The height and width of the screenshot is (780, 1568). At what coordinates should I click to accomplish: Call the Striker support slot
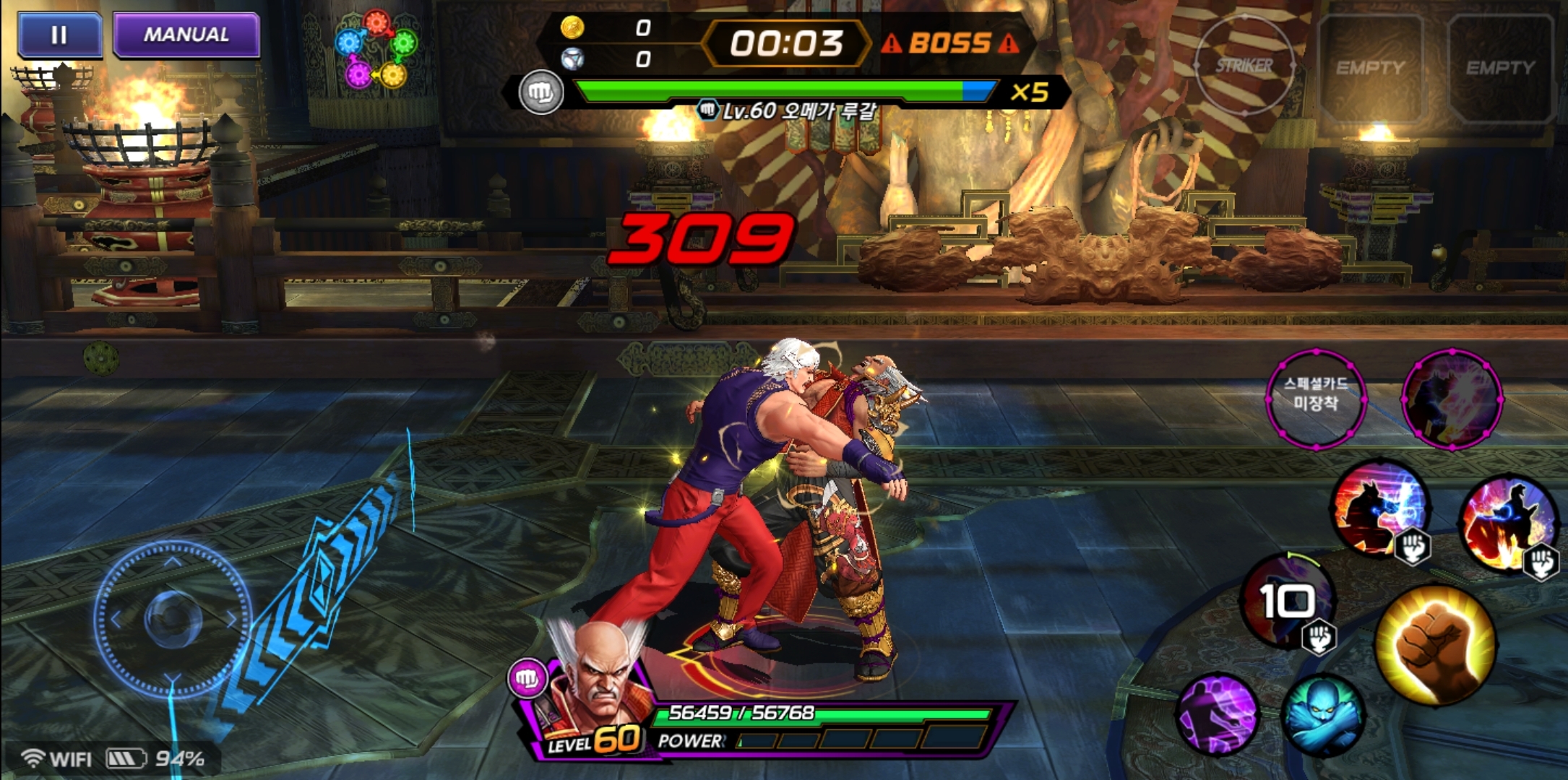tap(1244, 66)
